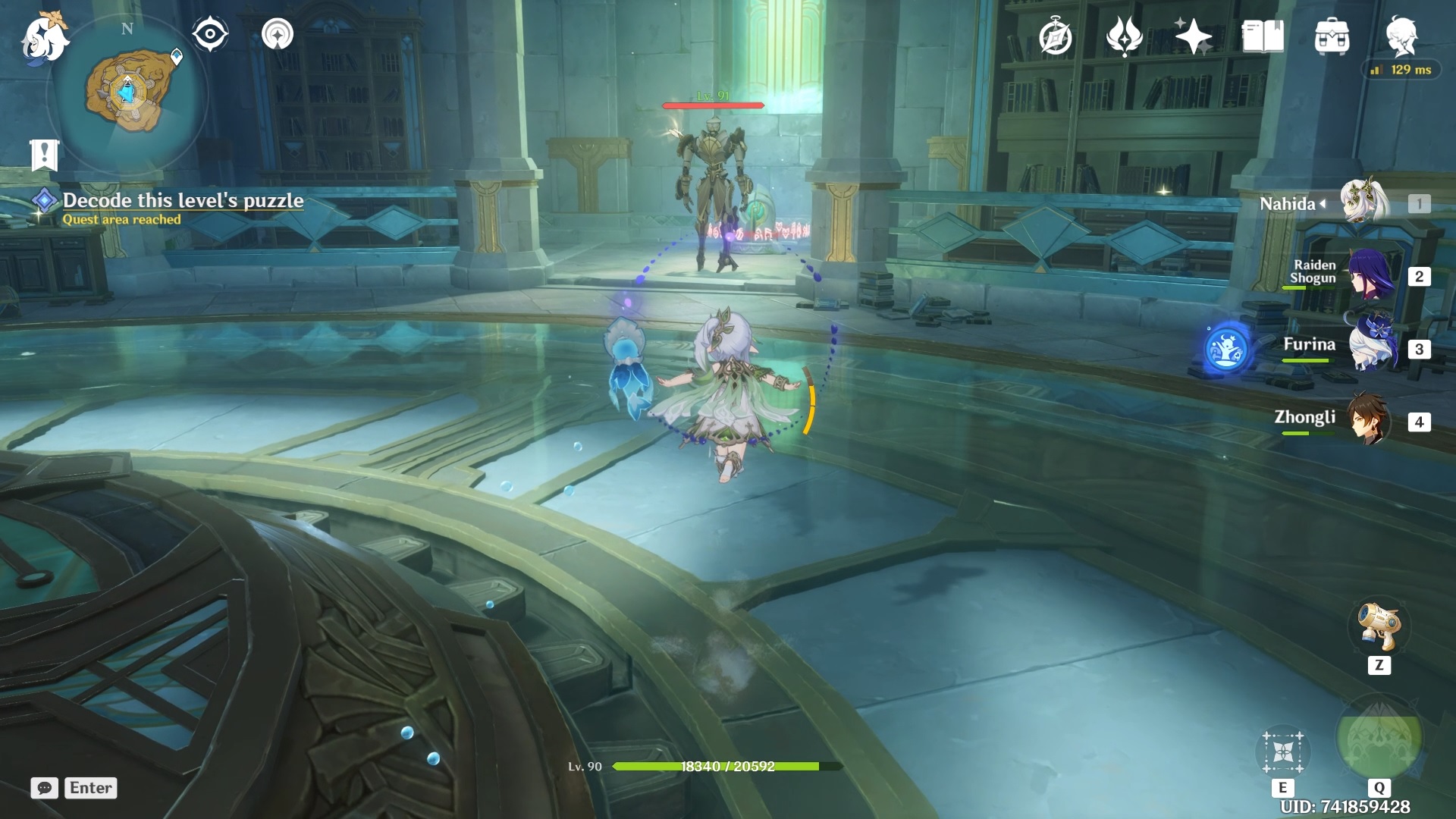1456x819 pixels.
Task: Open the backpack inventory
Action: [1332, 37]
